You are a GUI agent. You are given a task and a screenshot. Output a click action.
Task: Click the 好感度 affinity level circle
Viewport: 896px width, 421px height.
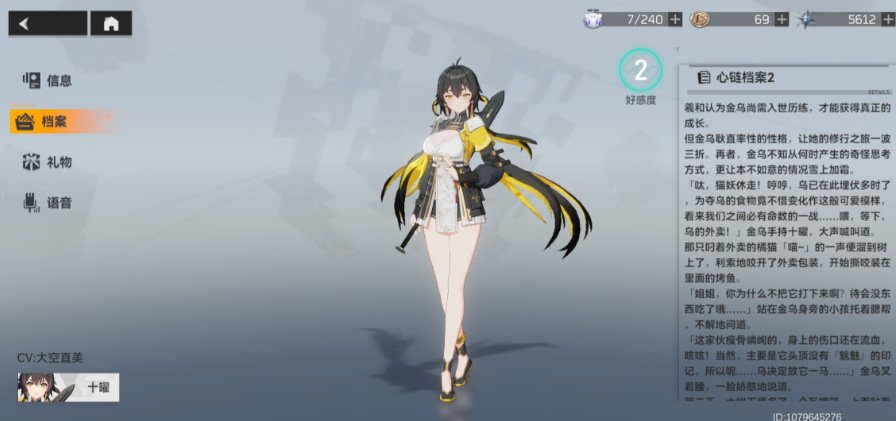coord(640,70)
